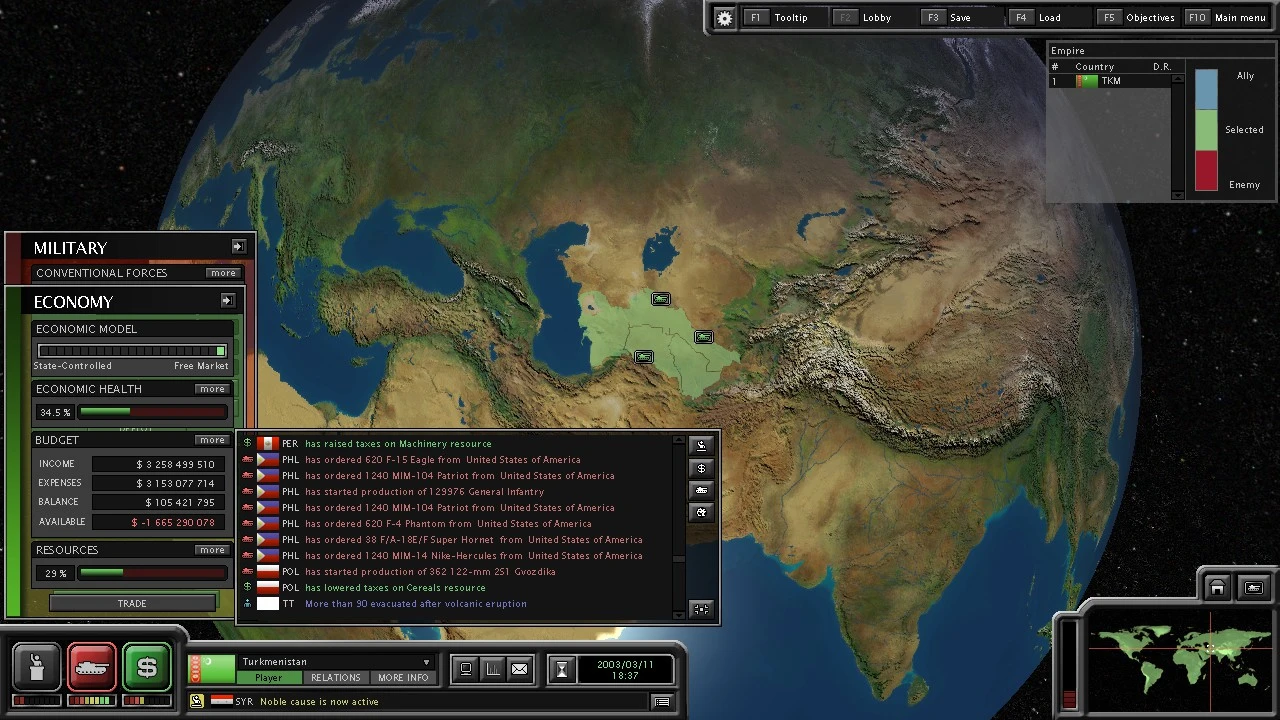Select the Military mode tank icon

coord(92,668)
